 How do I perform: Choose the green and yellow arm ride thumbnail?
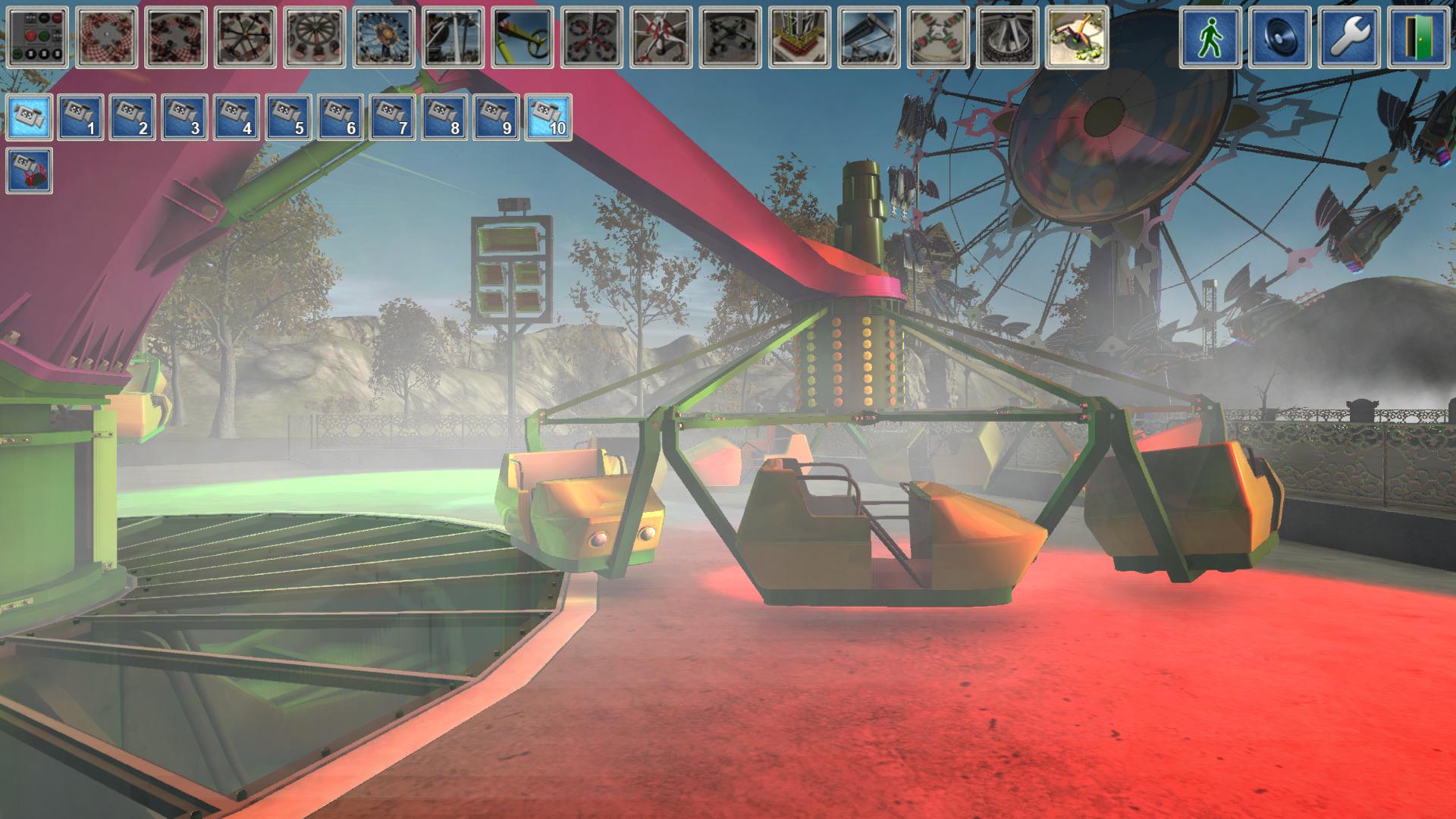(523, 38)
